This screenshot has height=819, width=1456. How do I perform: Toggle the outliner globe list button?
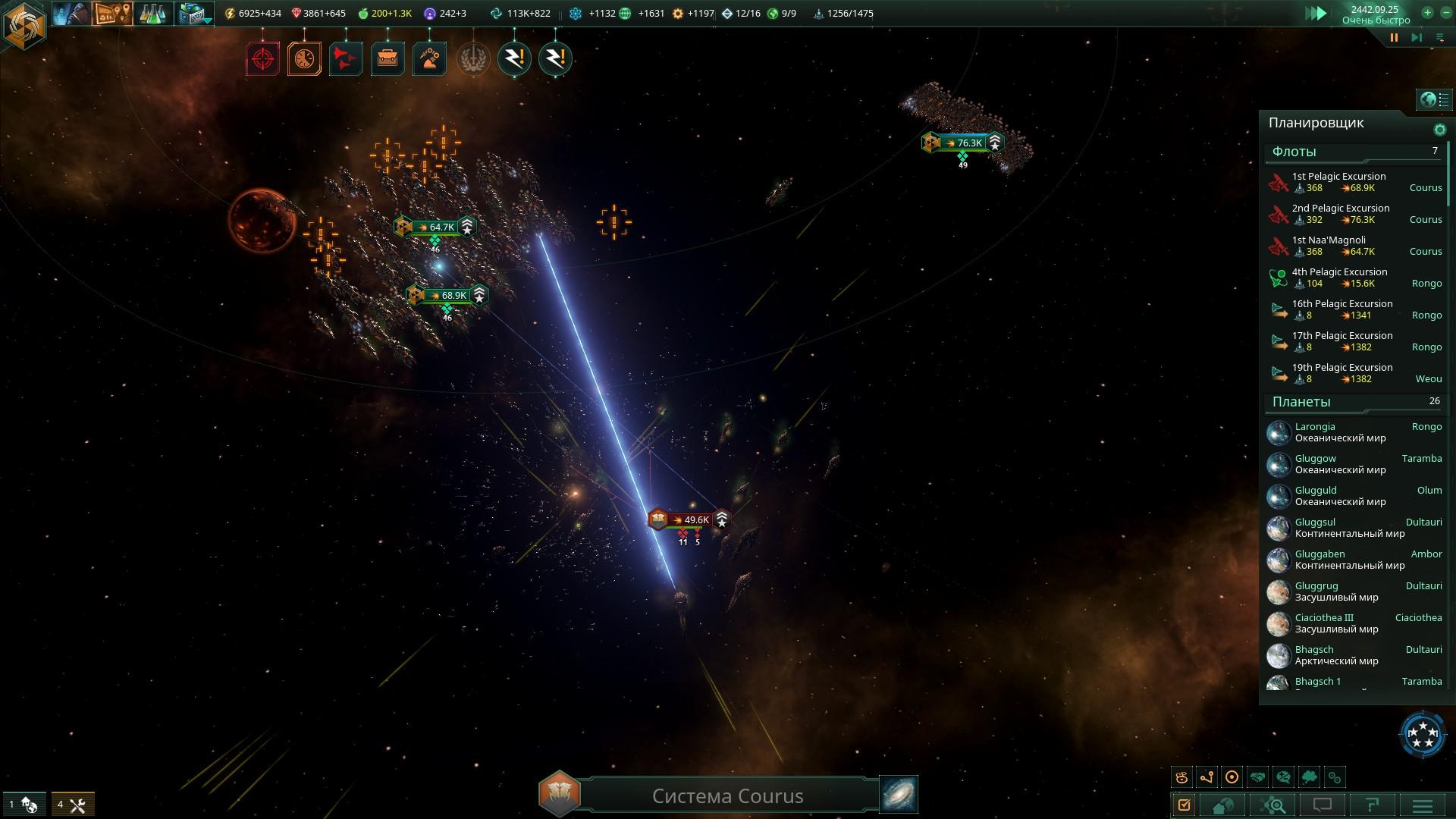point(1434,99)
